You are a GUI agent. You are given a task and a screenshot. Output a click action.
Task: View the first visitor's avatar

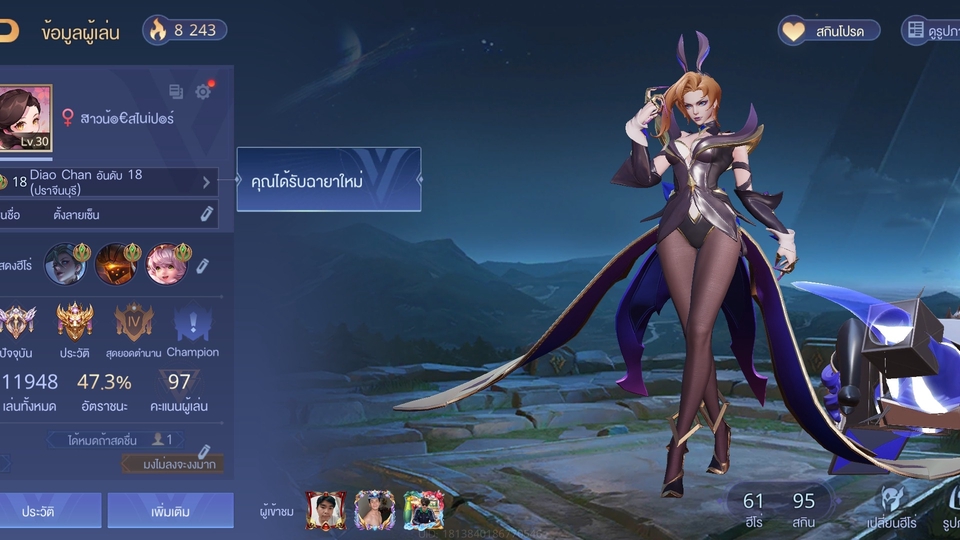(x=326, y=510)
